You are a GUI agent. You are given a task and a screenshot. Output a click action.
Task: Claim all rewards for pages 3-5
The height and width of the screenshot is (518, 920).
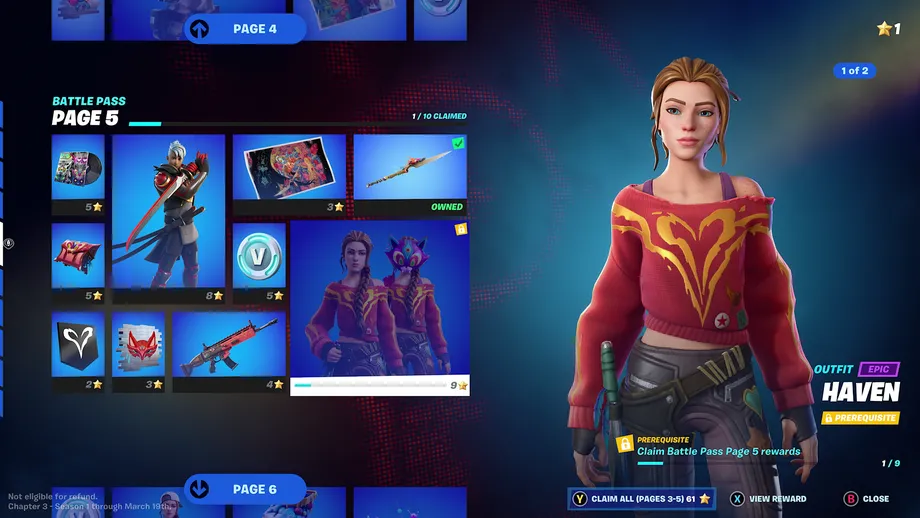(x=640, y=498)
